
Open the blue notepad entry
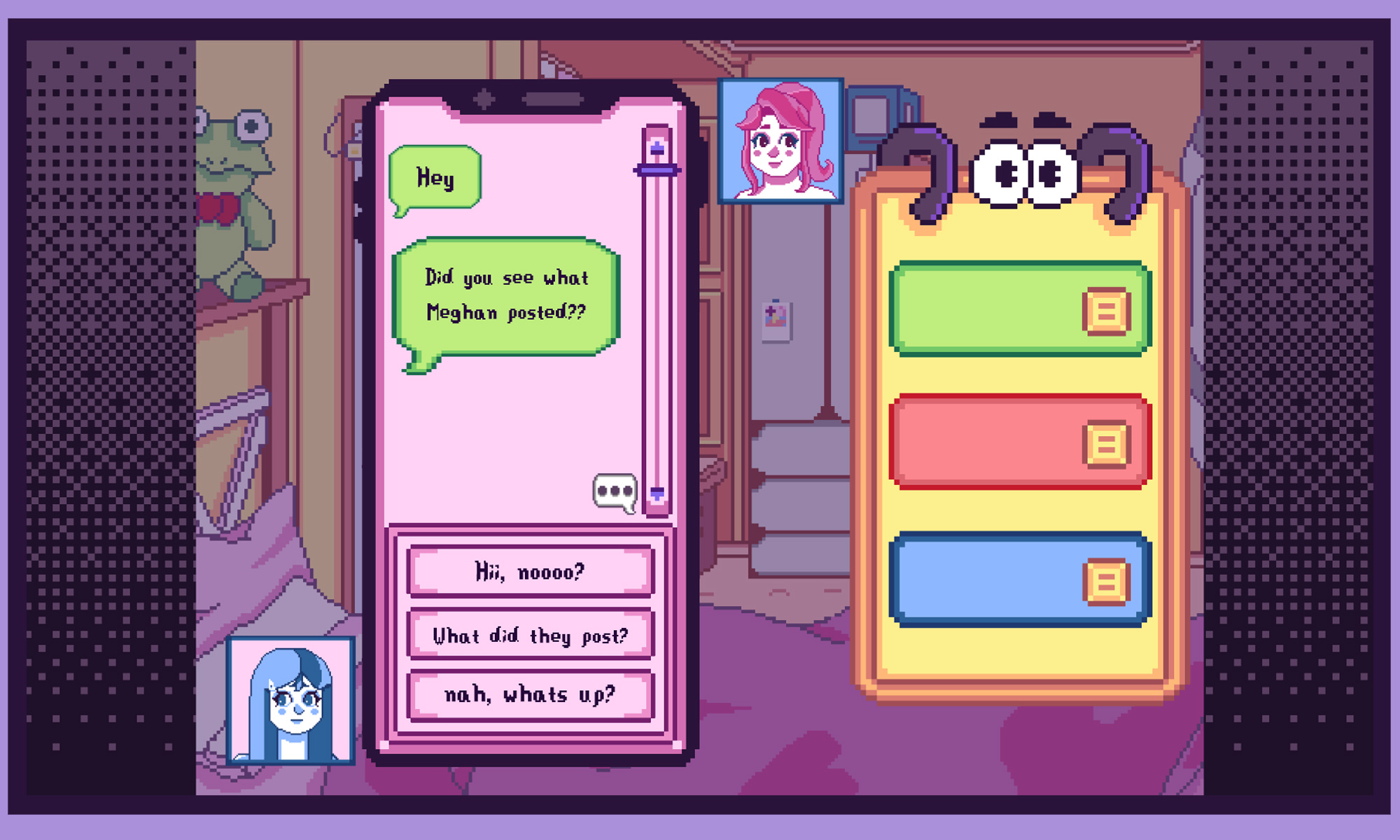point(1019,580)
